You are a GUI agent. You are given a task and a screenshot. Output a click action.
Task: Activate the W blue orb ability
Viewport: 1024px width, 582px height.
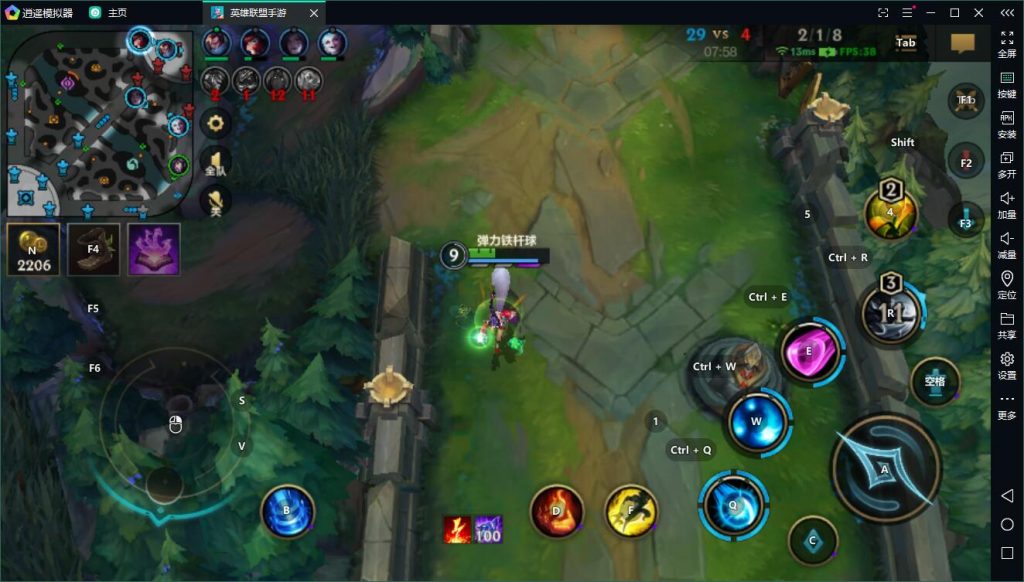(x=757, y=421)
